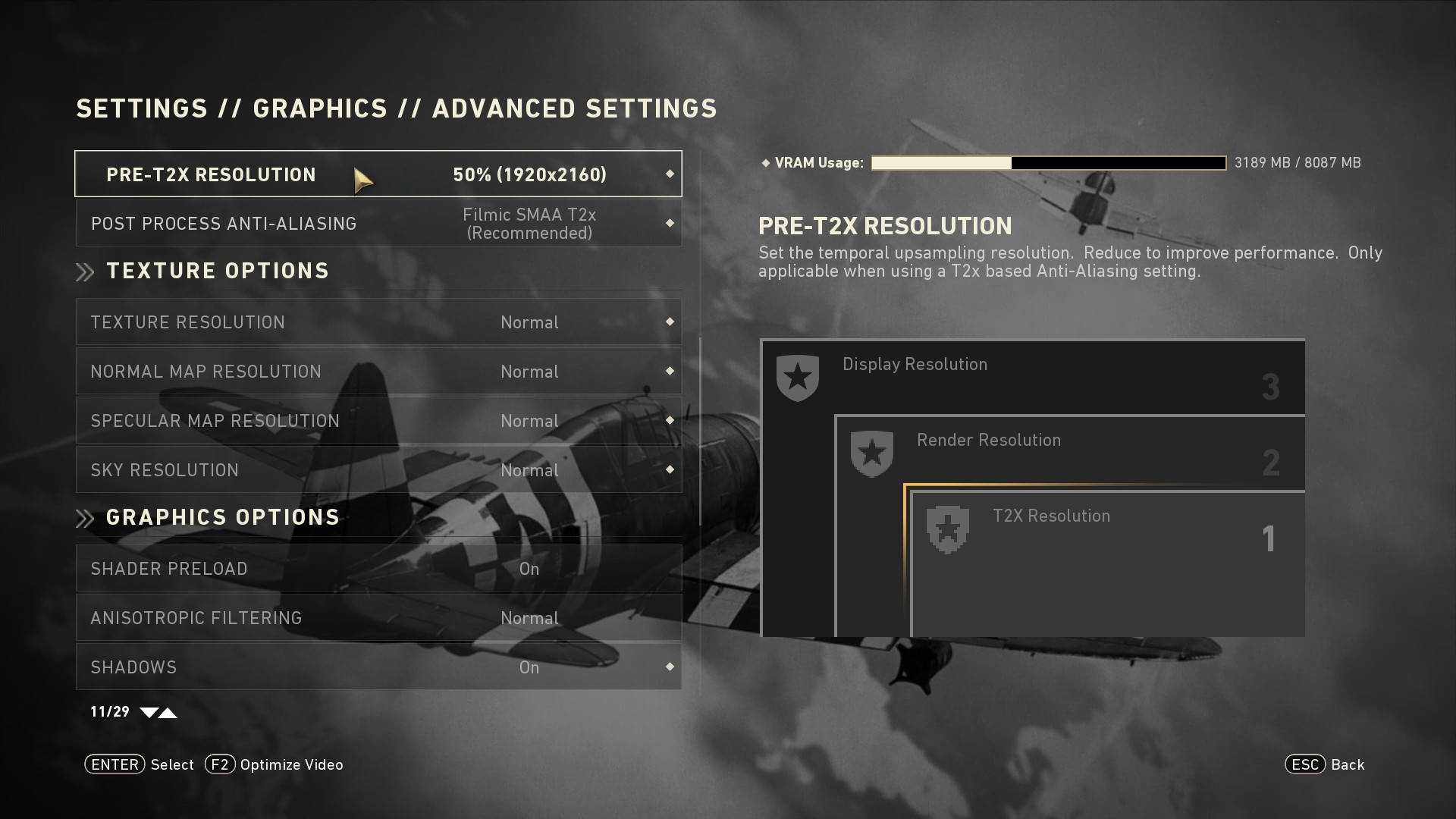
Task: Adjust the Normal Map Resolution row
Action: 378,372
